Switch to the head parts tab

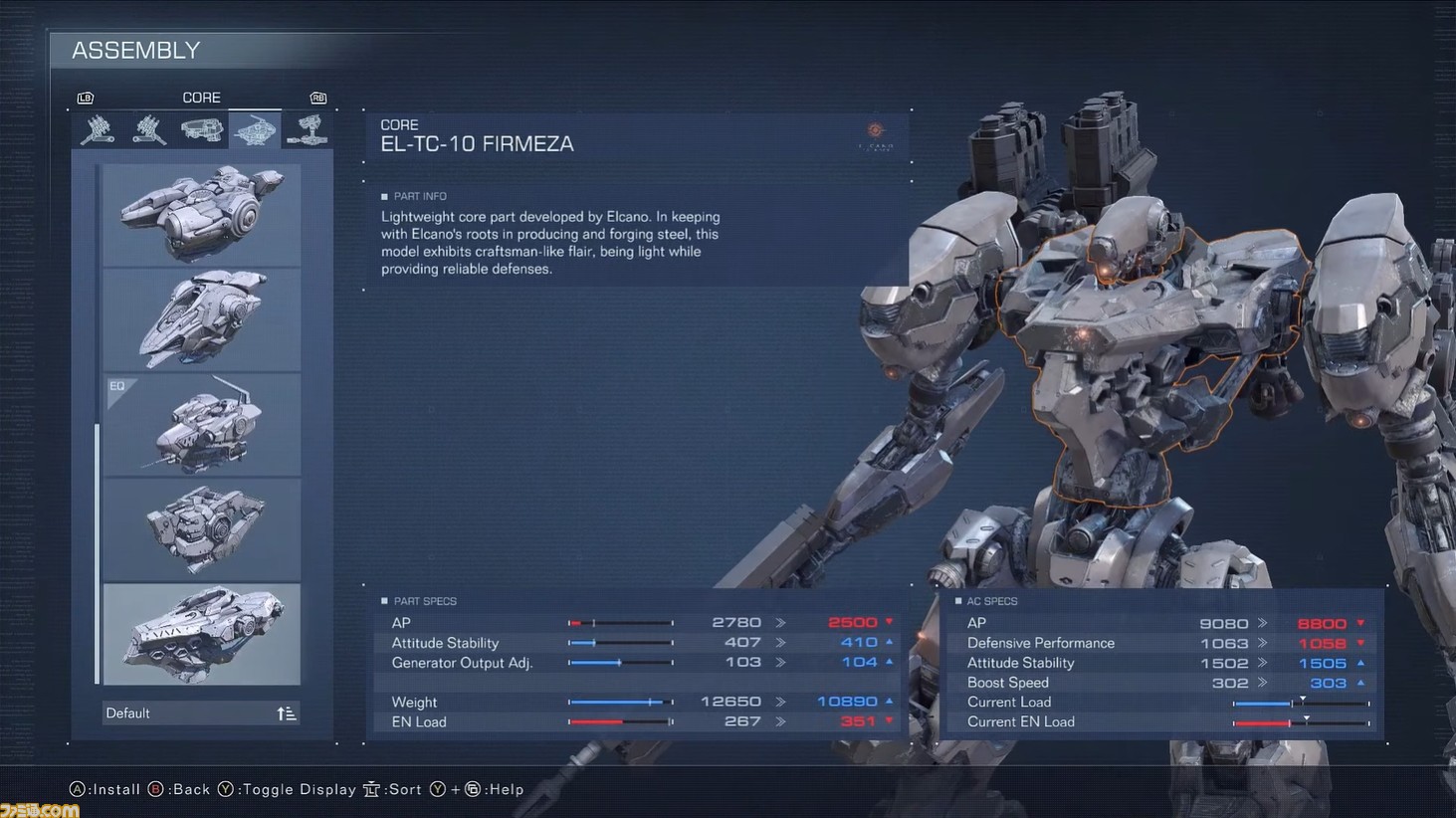click(202, 129)
